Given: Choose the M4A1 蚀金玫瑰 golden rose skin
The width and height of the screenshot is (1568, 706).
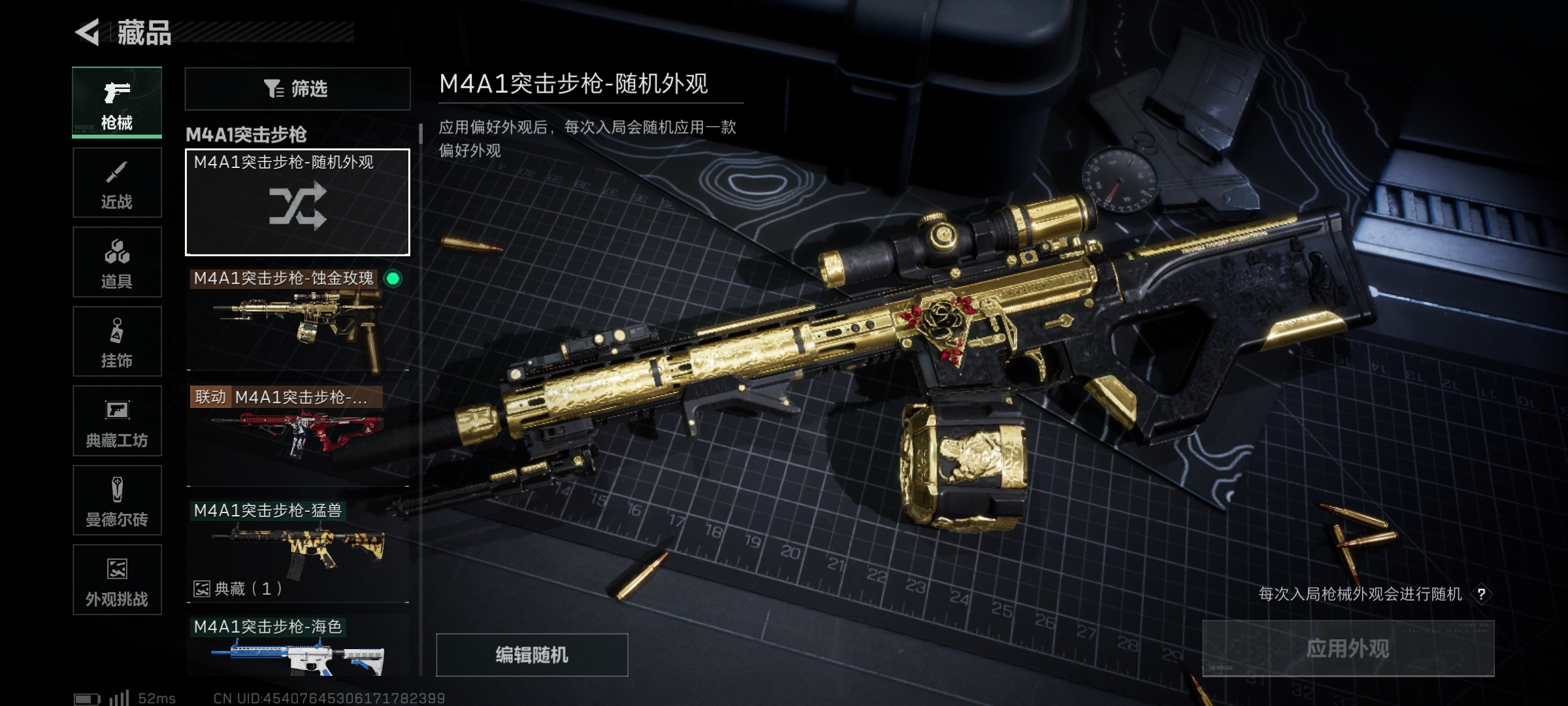Looking at the screenshot, I should [297, 320].
